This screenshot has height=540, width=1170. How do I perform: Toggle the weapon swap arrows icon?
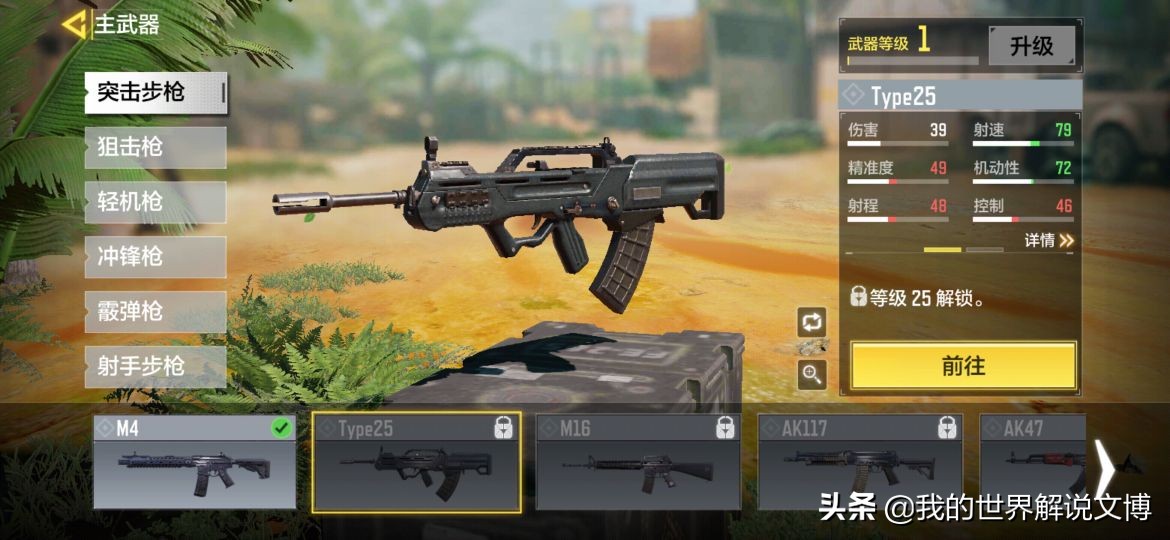pos(812,322)
